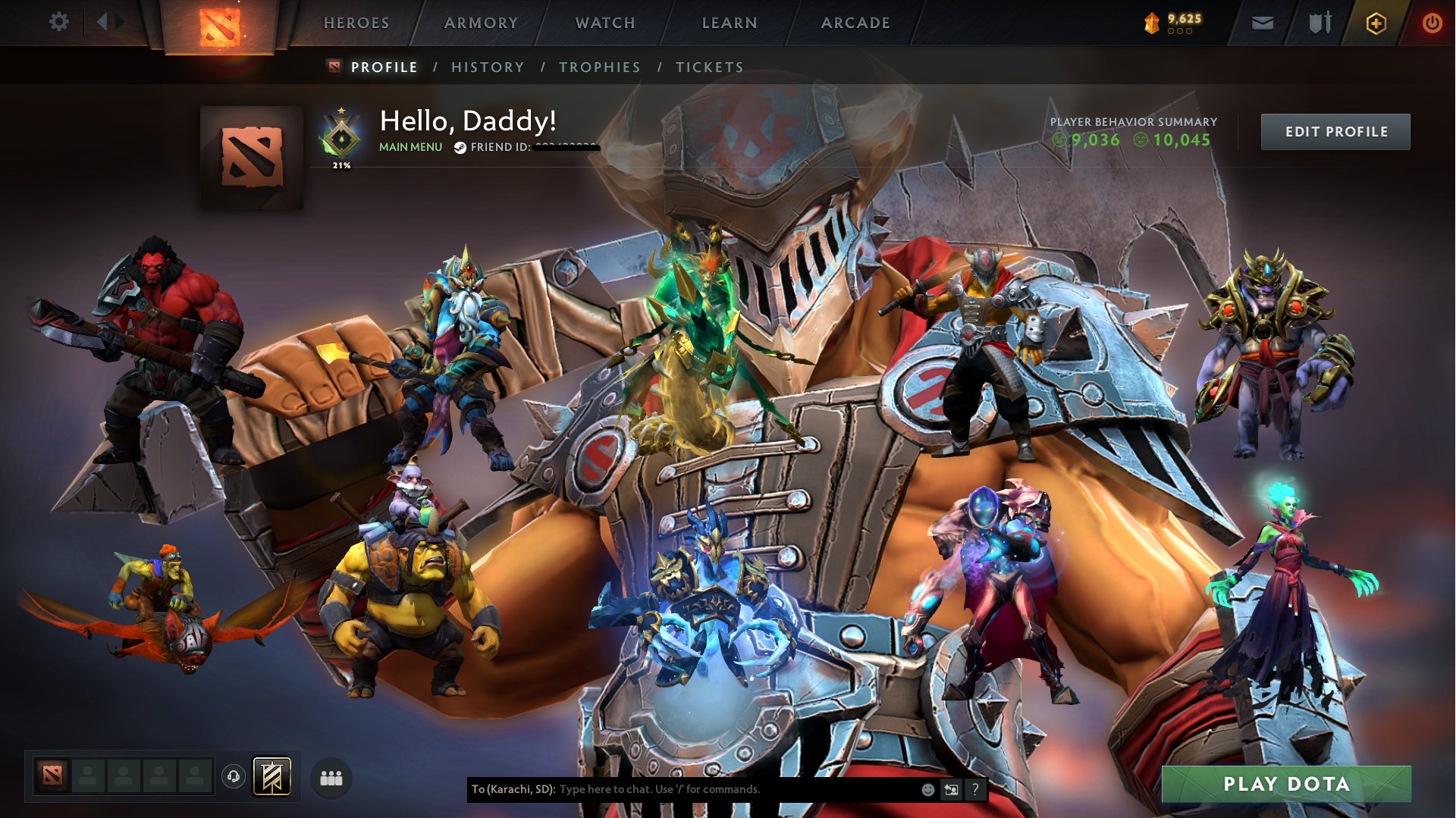The height and width of the screenshot is (818, 1456).
Task: Open the mail/notifications inbox icon
Action: [1261, 23]
